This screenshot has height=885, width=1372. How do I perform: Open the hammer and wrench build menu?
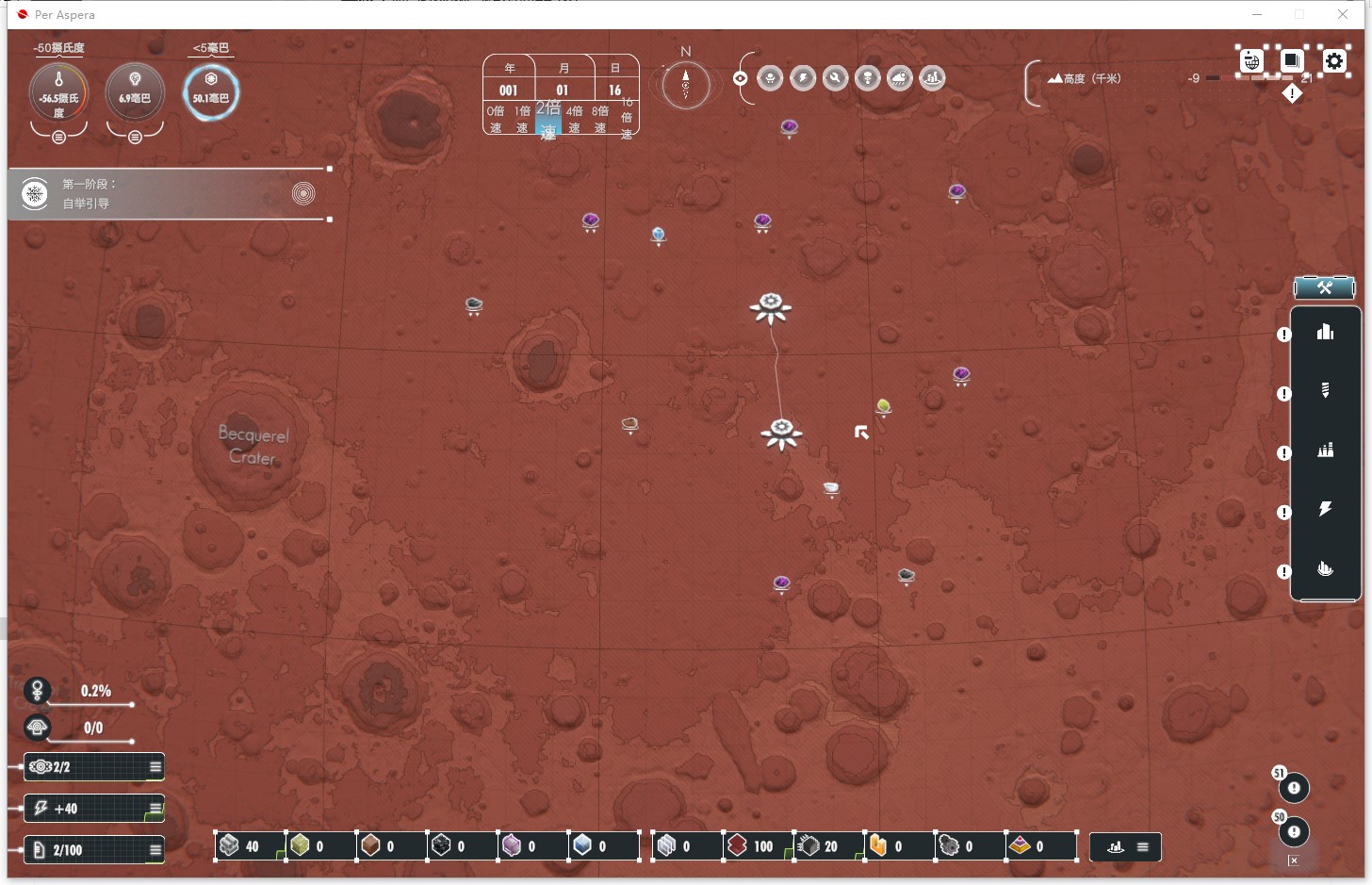pyautogui.click(x=1324, y=287)
